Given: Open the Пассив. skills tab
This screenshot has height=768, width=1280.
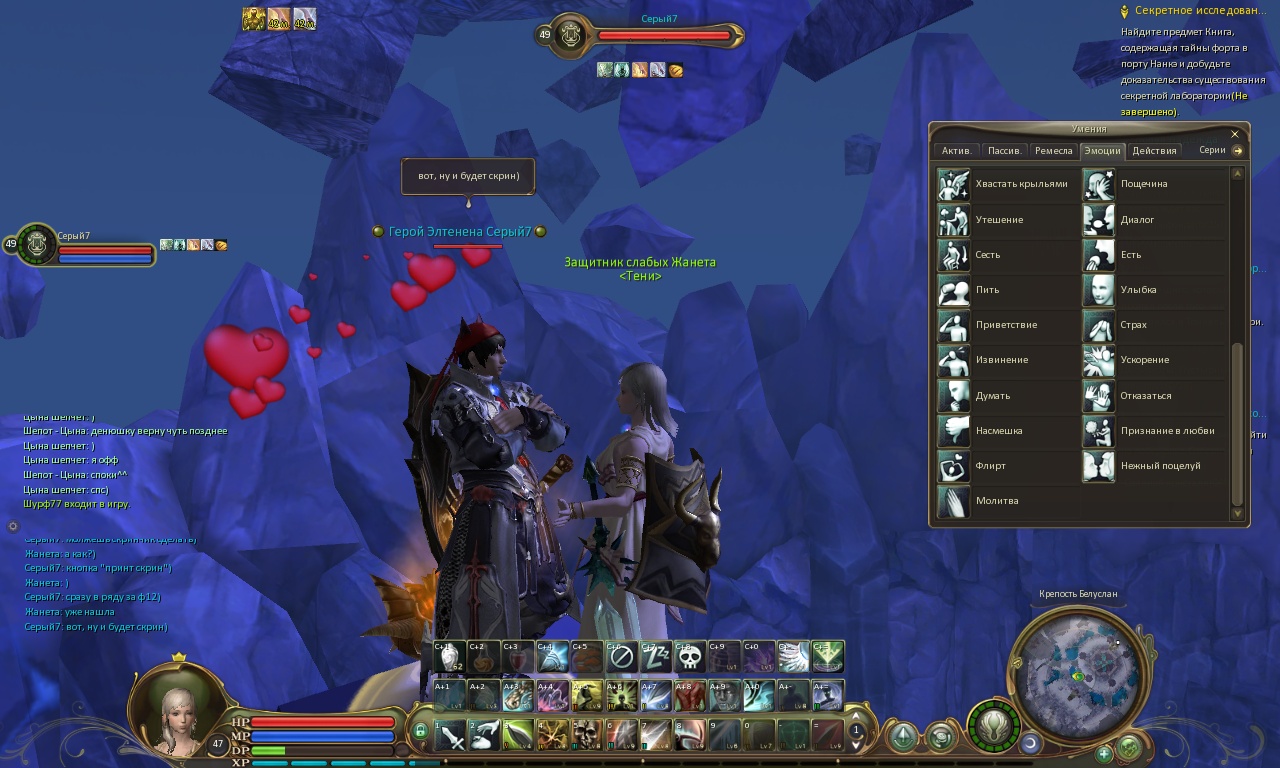Looking at the screenshot, I should tap(1003, 151).
